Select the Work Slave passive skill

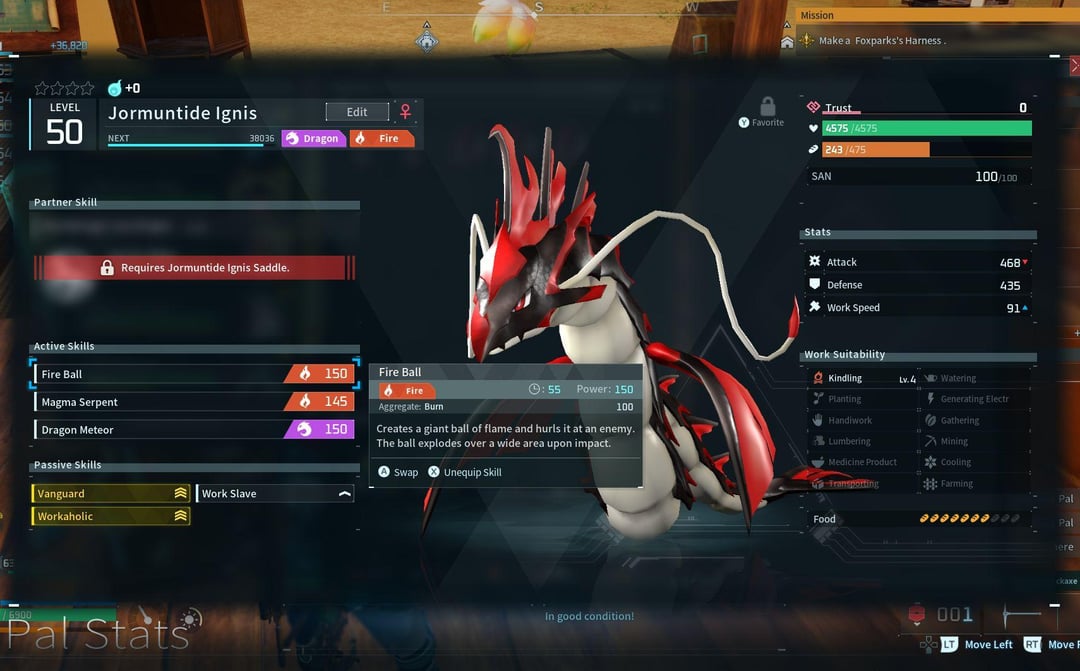coord(275,494)
